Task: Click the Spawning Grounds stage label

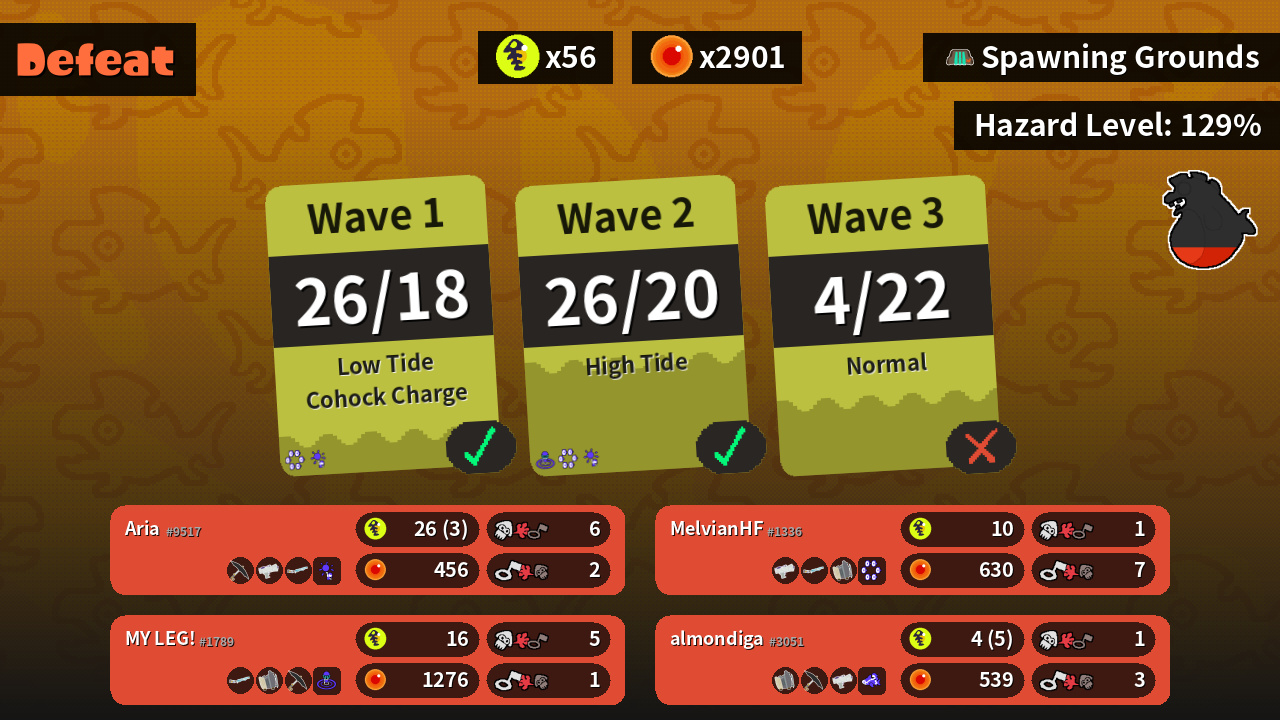Action: pyautogui.click(x=1102, y=58)
